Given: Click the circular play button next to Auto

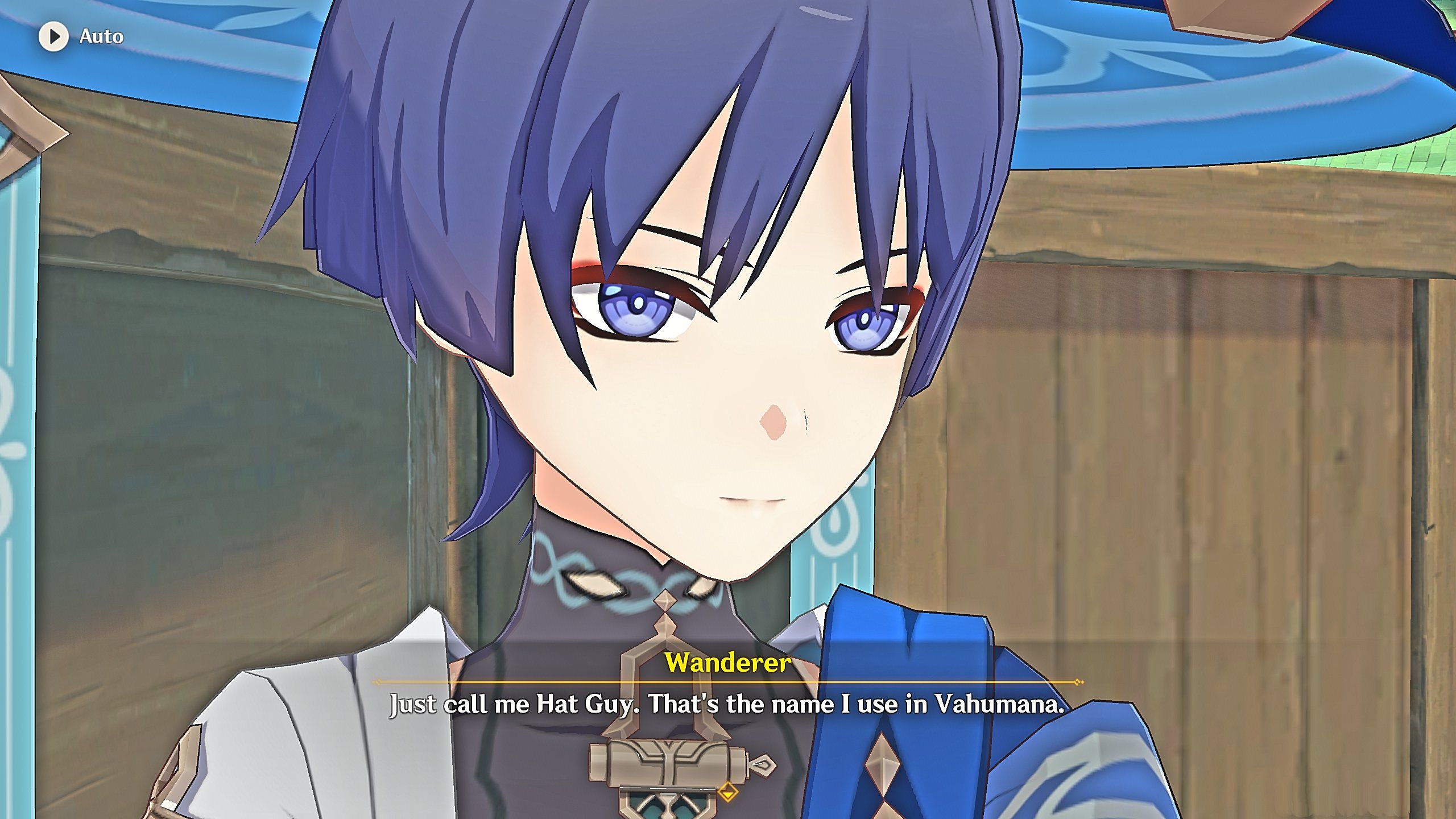Looking at the screenshot, I should 54,37.
